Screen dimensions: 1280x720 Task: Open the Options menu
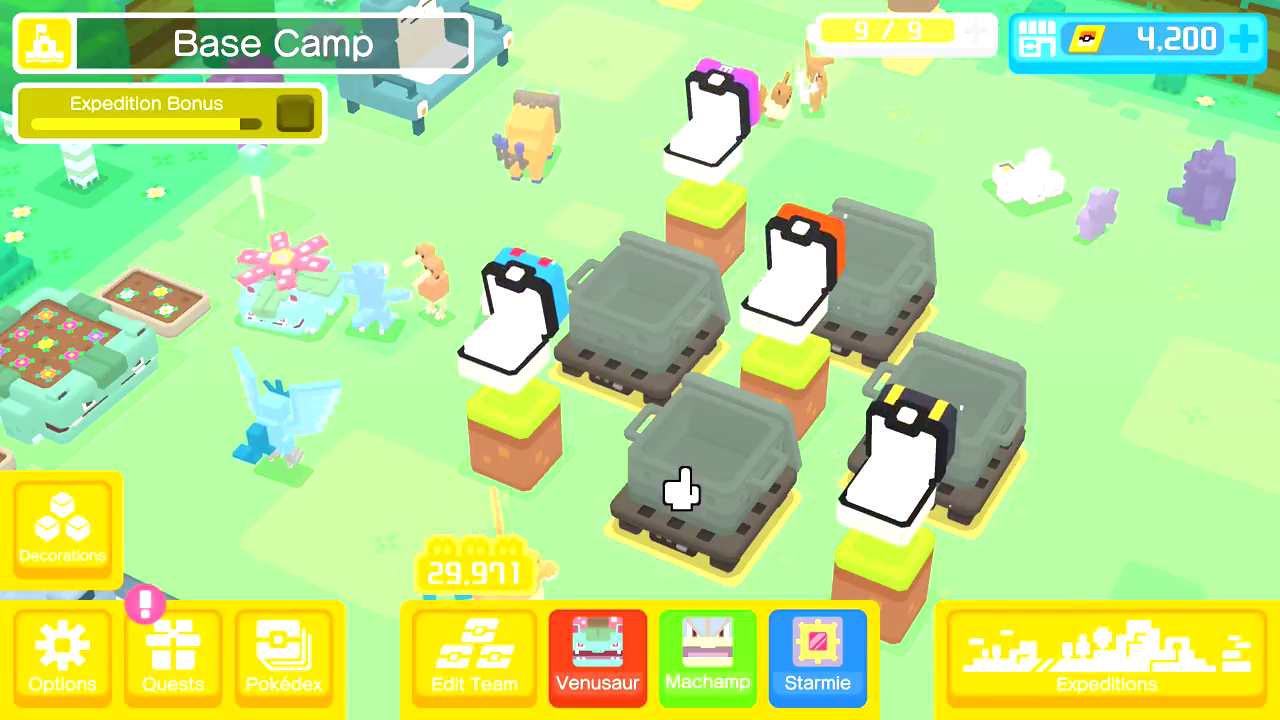[62, 657]
